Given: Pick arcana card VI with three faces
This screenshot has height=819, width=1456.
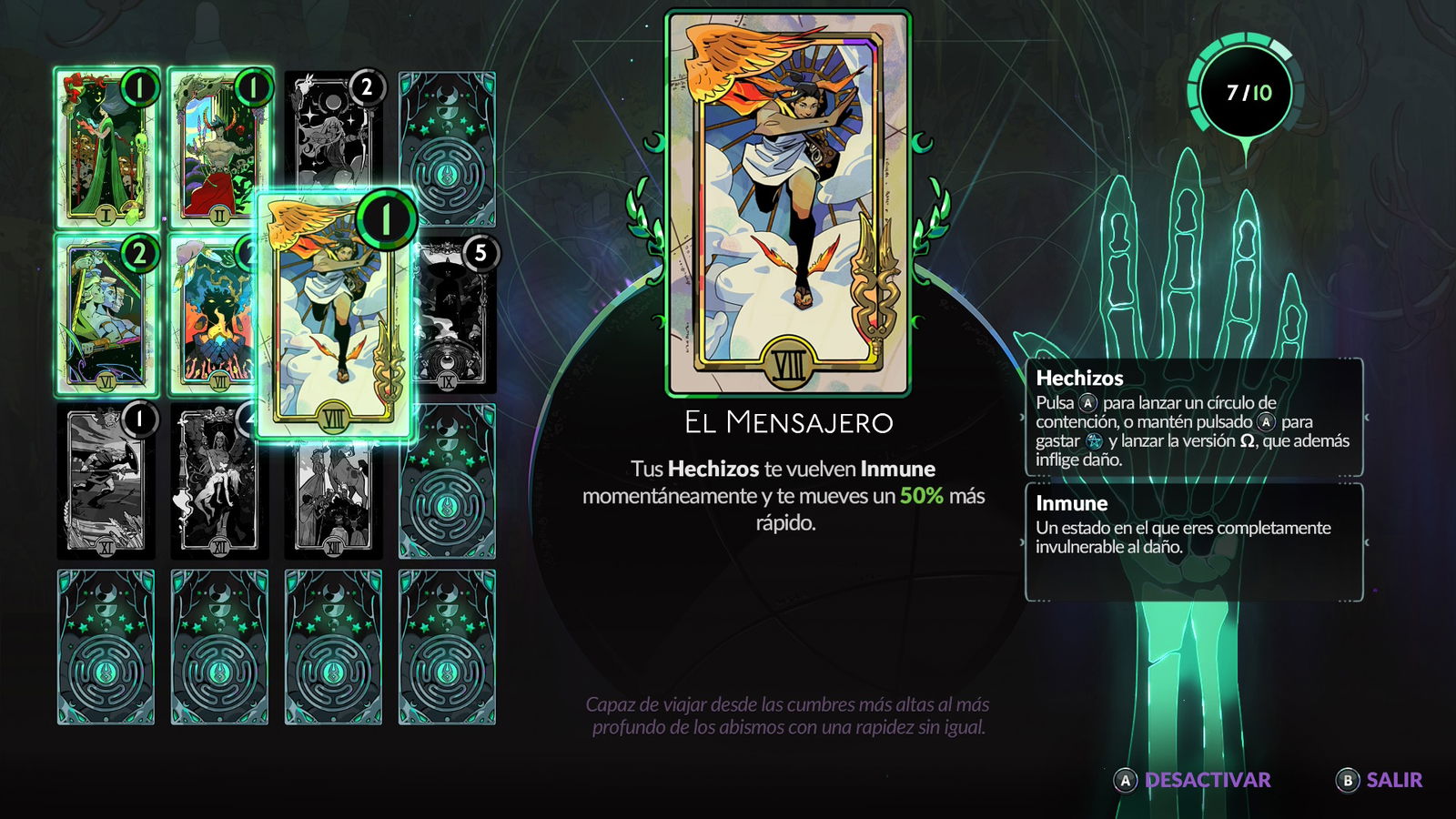Looking at the screenshot, I should (x=106, y=315).
